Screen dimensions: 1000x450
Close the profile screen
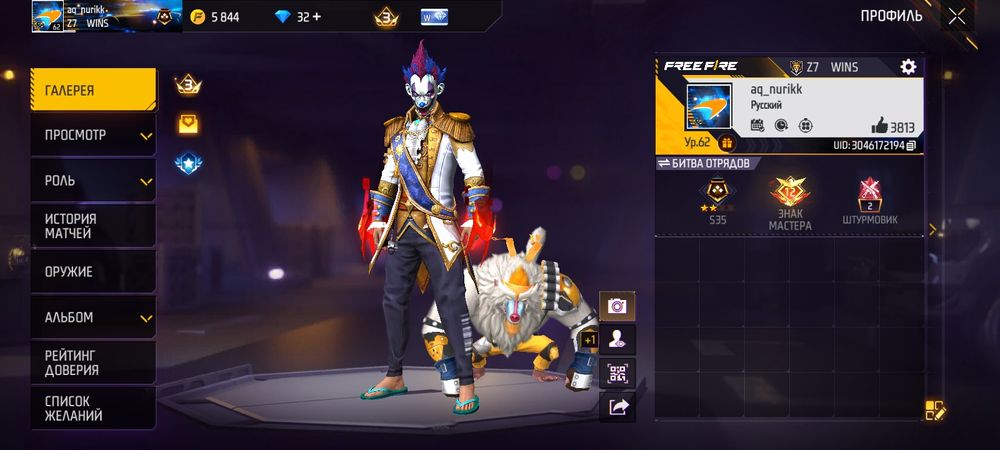(957, 16)
